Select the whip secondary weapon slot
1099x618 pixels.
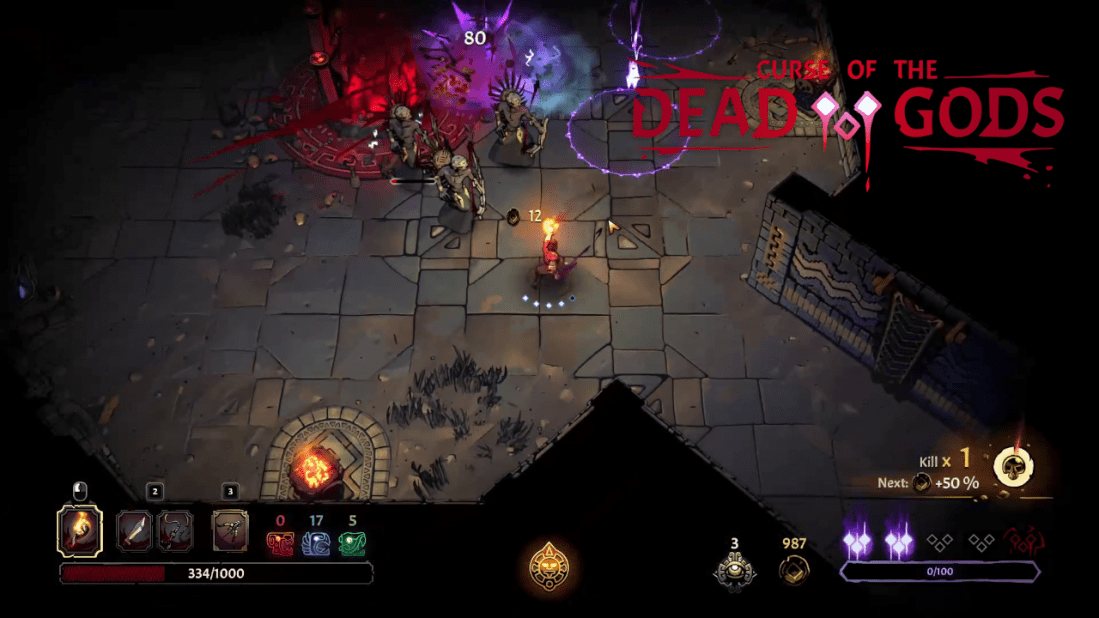[174, 531]
